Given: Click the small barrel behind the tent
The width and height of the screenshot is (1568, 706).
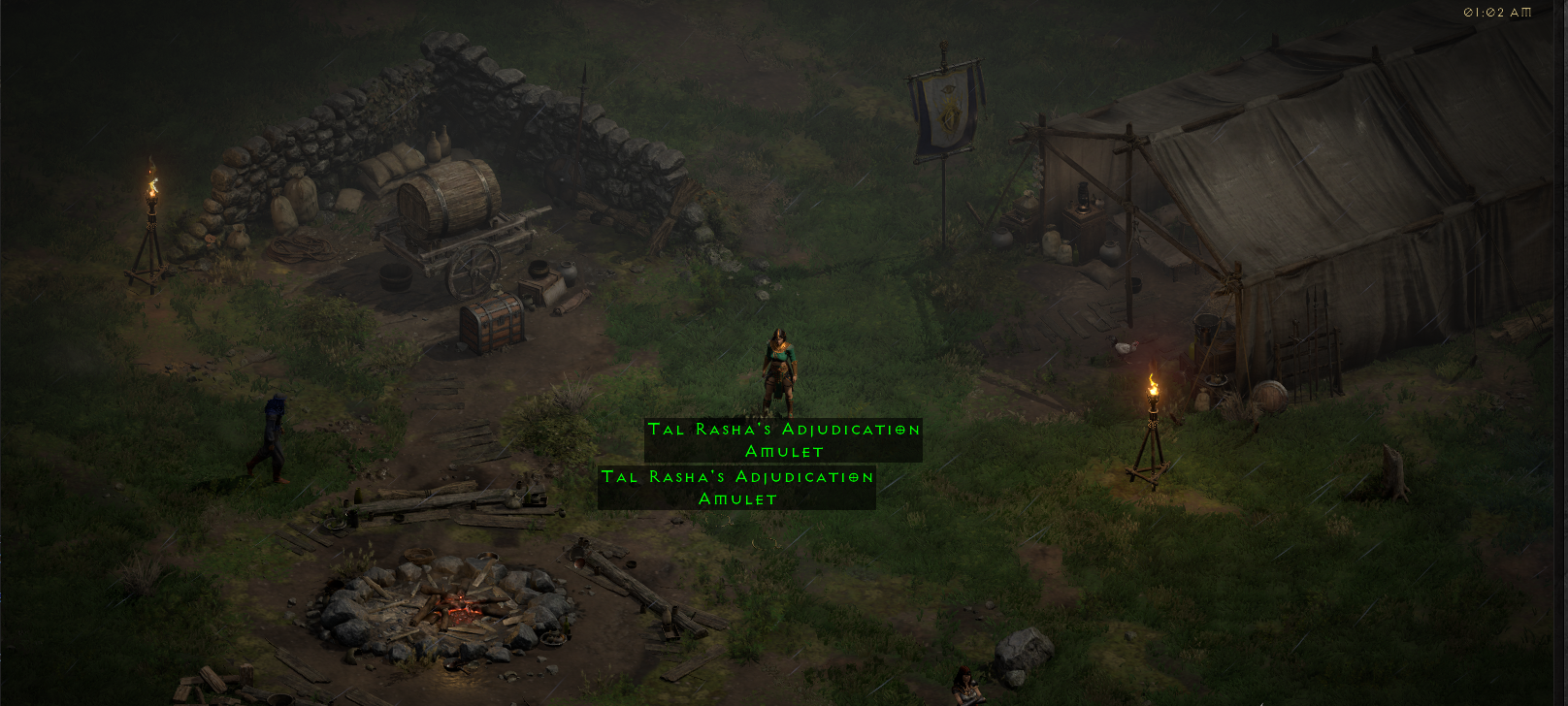Looking at the screenshot, I should point(1270,394).
